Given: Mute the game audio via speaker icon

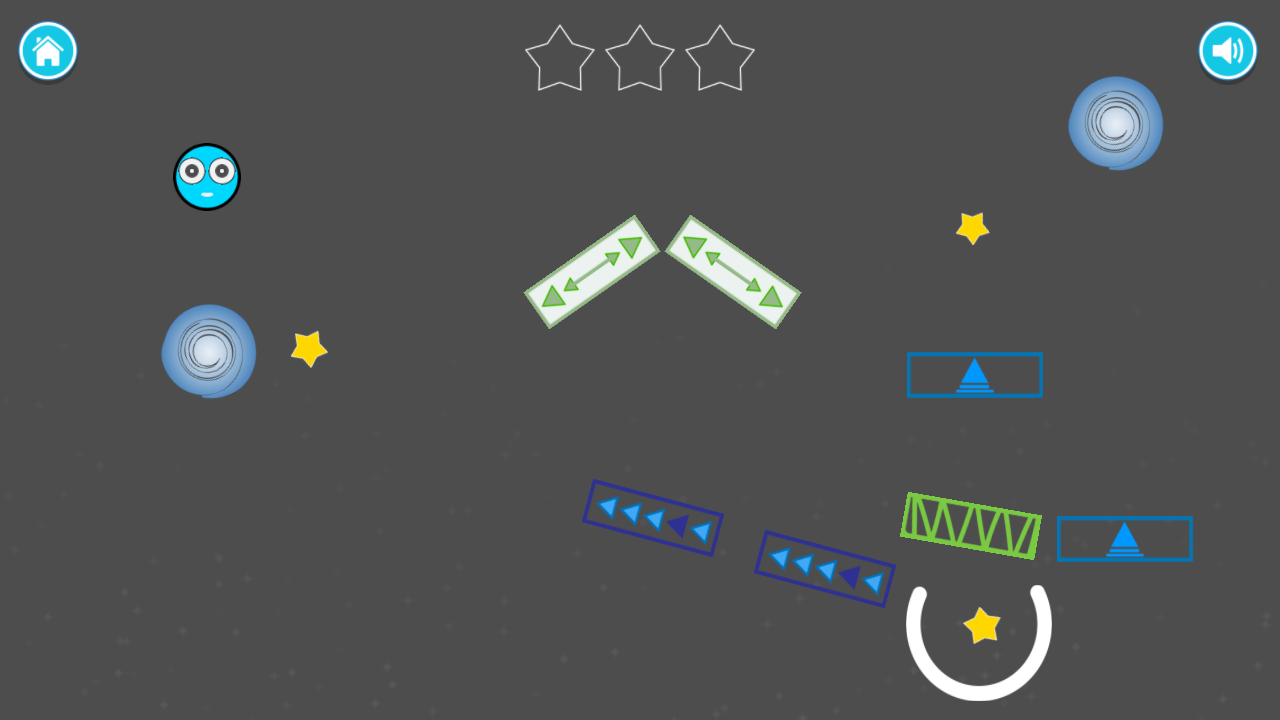Looking at the screenshot, I should click(1228, 51).
